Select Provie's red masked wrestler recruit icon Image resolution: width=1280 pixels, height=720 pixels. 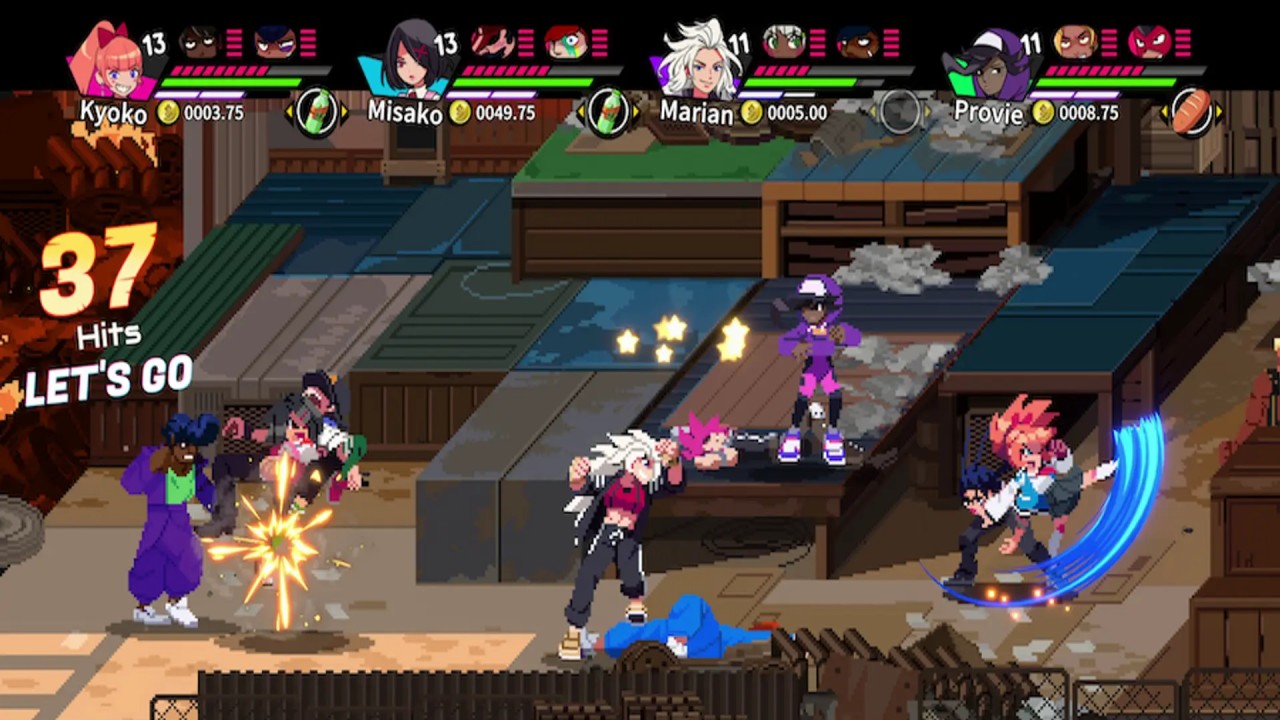pyautogui.click(x=1149, y=42)
